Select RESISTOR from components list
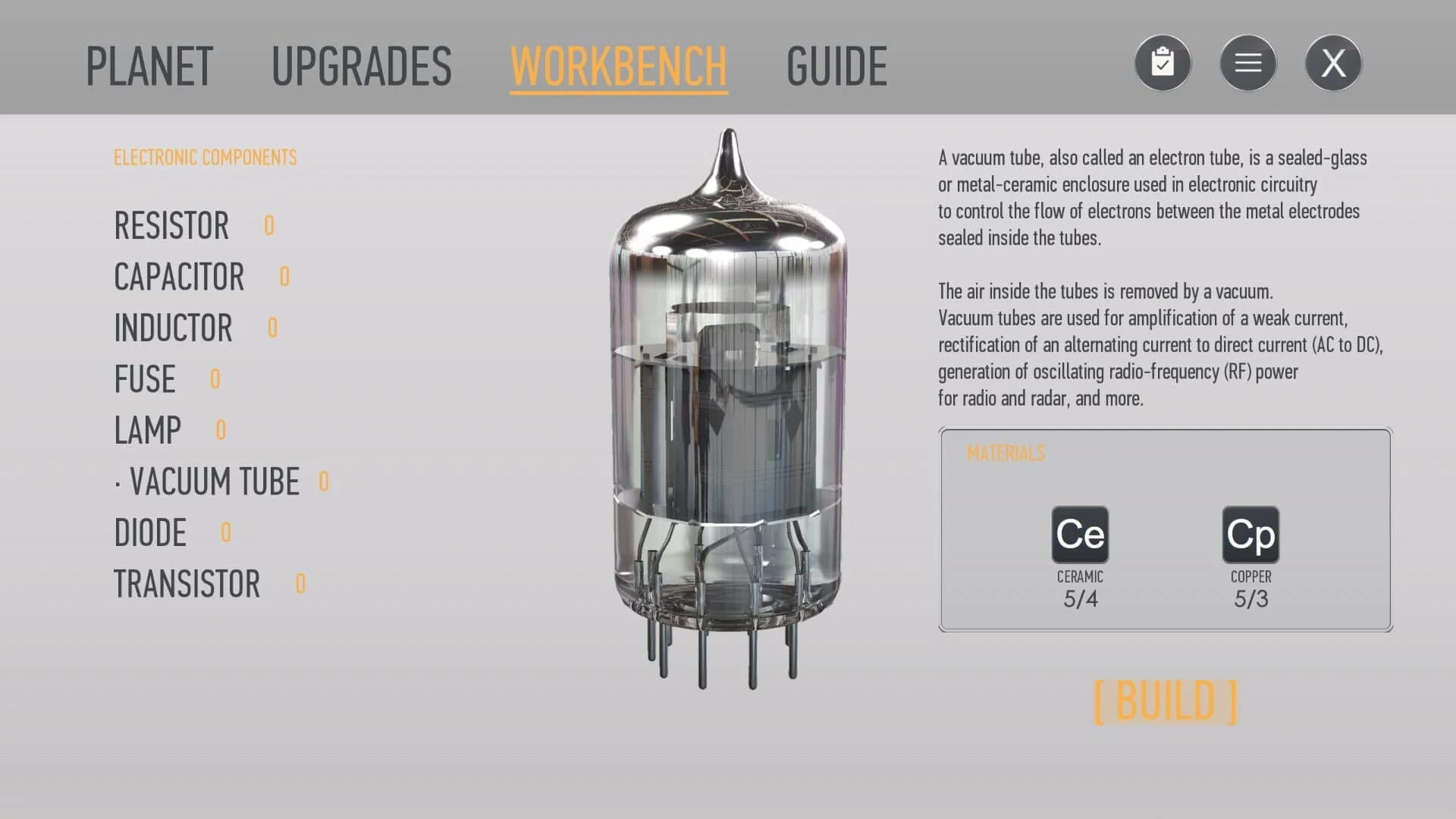This screenshot has width=1456, height=819. pyautogui.click(x=172, y=225)
